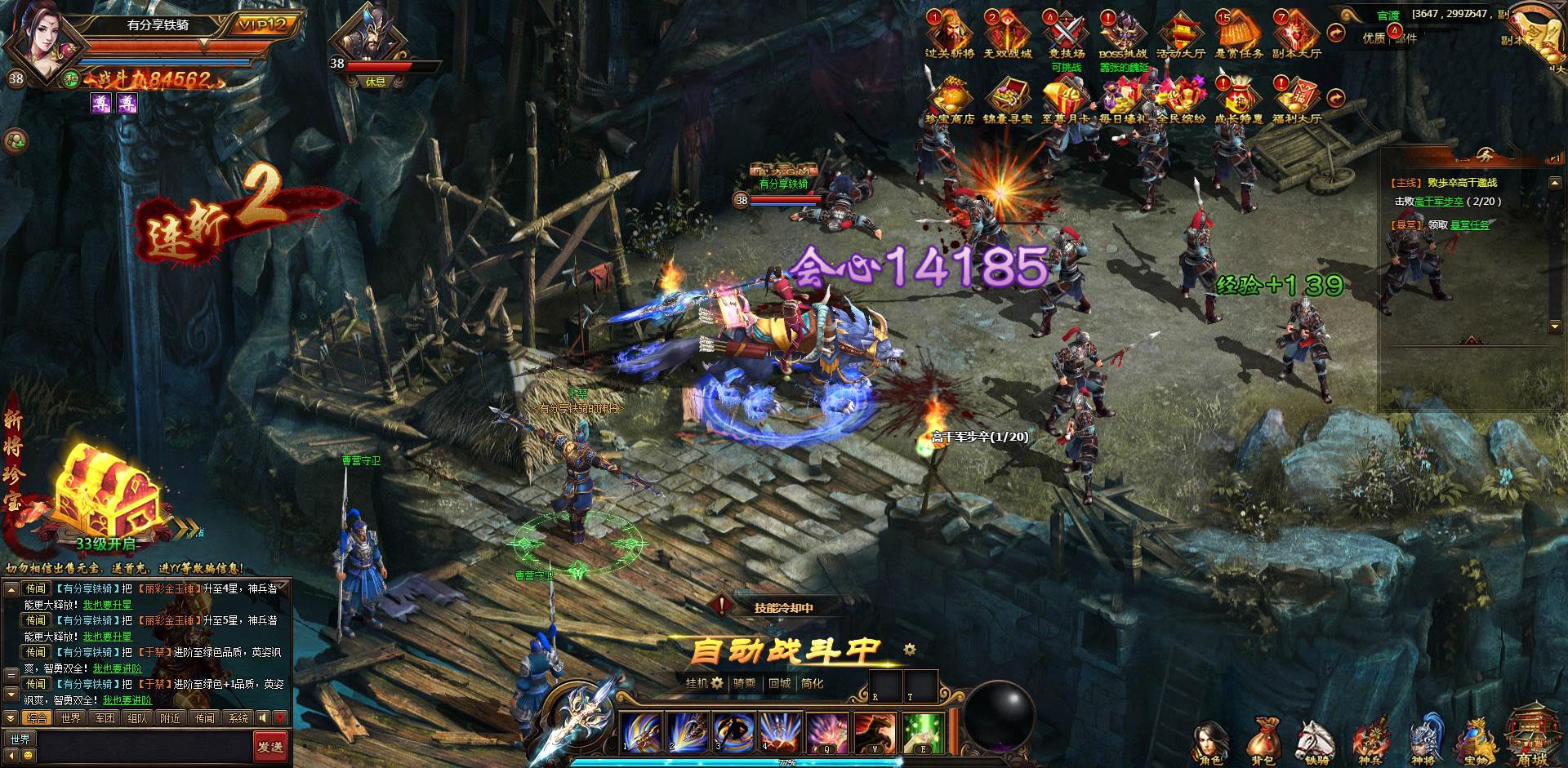
Task: Click the 领取 悬赏任务 quest tracker link
Action: click(1469, 224)
